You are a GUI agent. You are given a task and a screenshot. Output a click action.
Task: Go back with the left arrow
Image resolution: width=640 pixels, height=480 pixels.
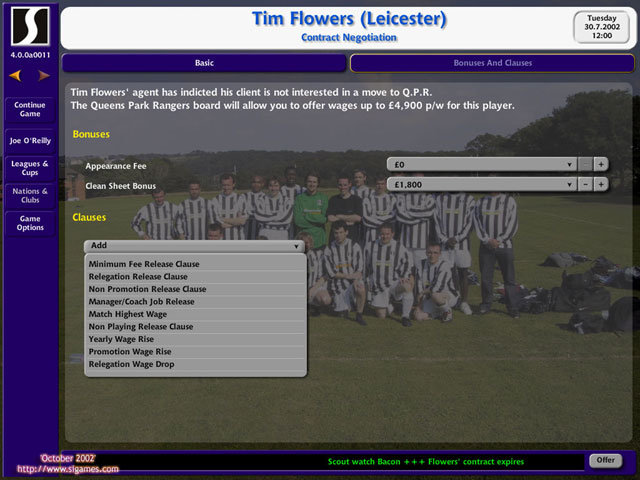tap(15, 75)
